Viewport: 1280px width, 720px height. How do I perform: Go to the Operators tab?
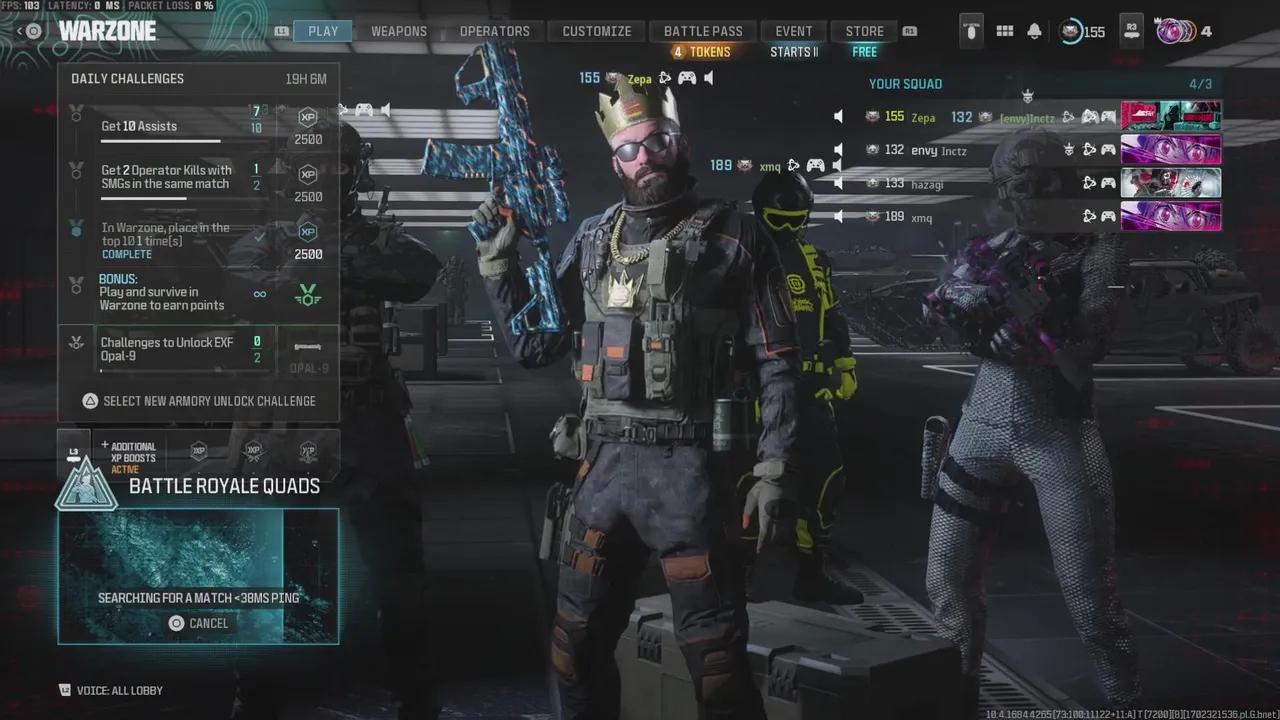(x=494, y=31)
